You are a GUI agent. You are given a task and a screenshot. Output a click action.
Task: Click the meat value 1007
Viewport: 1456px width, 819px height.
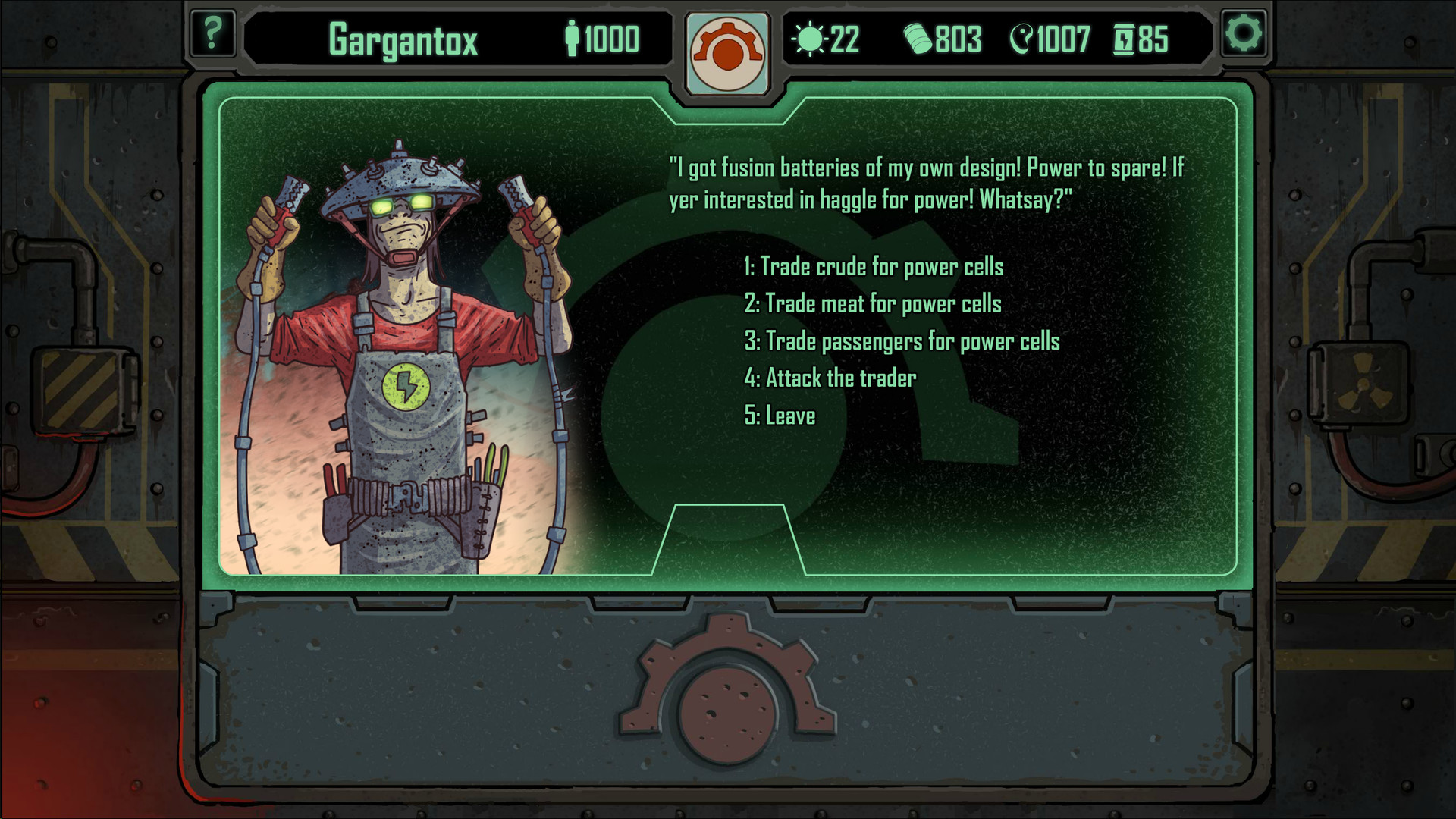[x=1062, y=39]
